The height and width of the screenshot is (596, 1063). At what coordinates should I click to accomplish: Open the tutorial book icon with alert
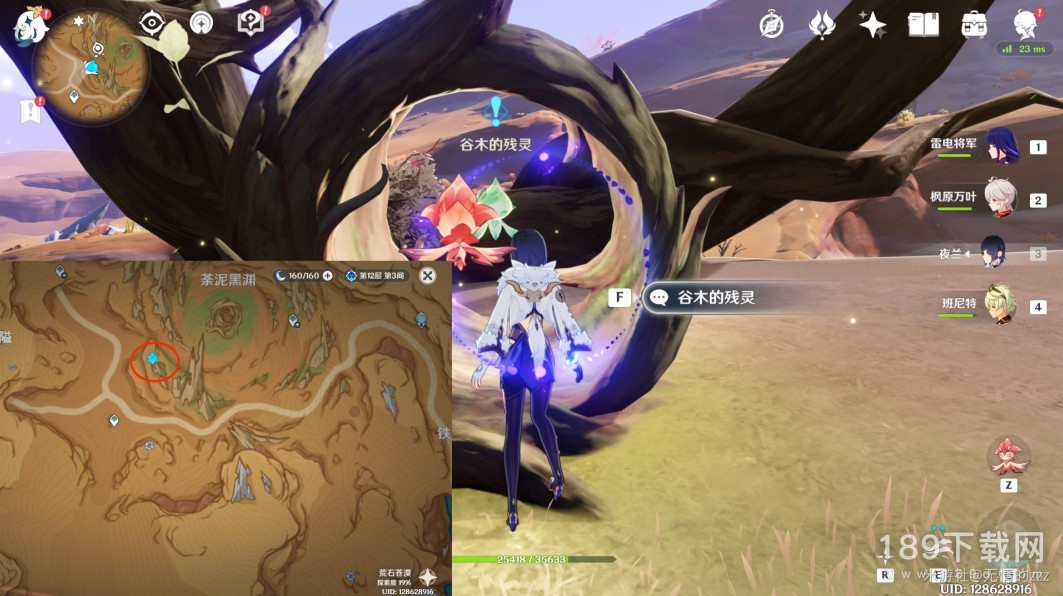pyautogui.click(x=250, y=22)
